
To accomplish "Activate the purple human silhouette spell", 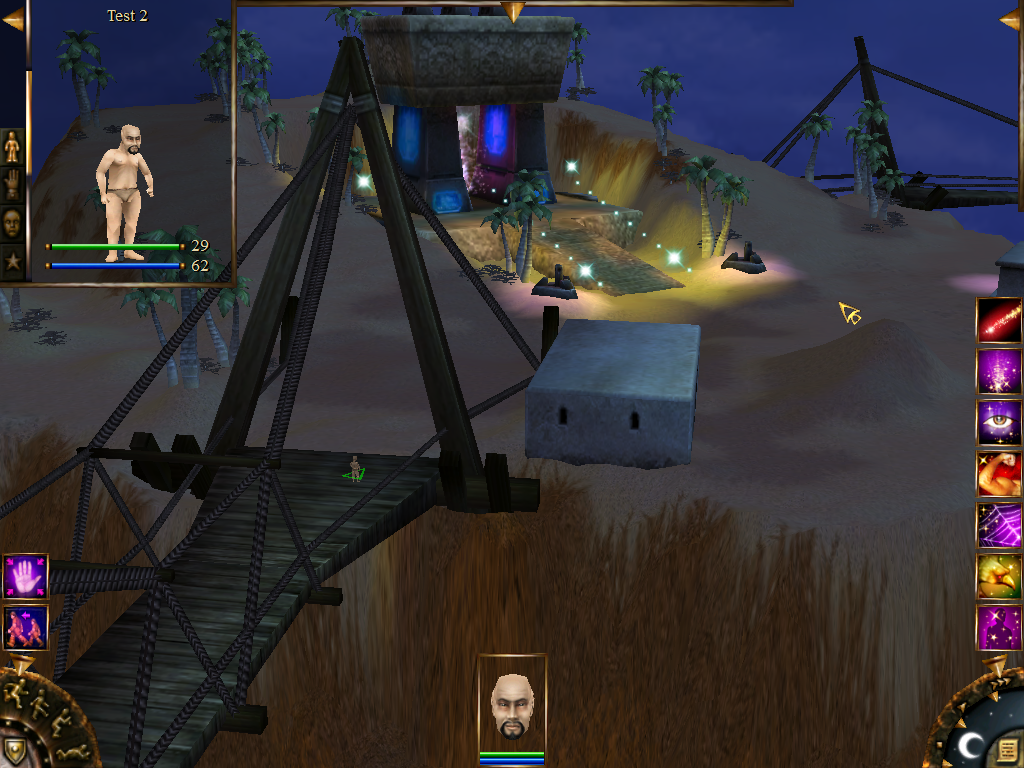I will [x=999, y=627].
